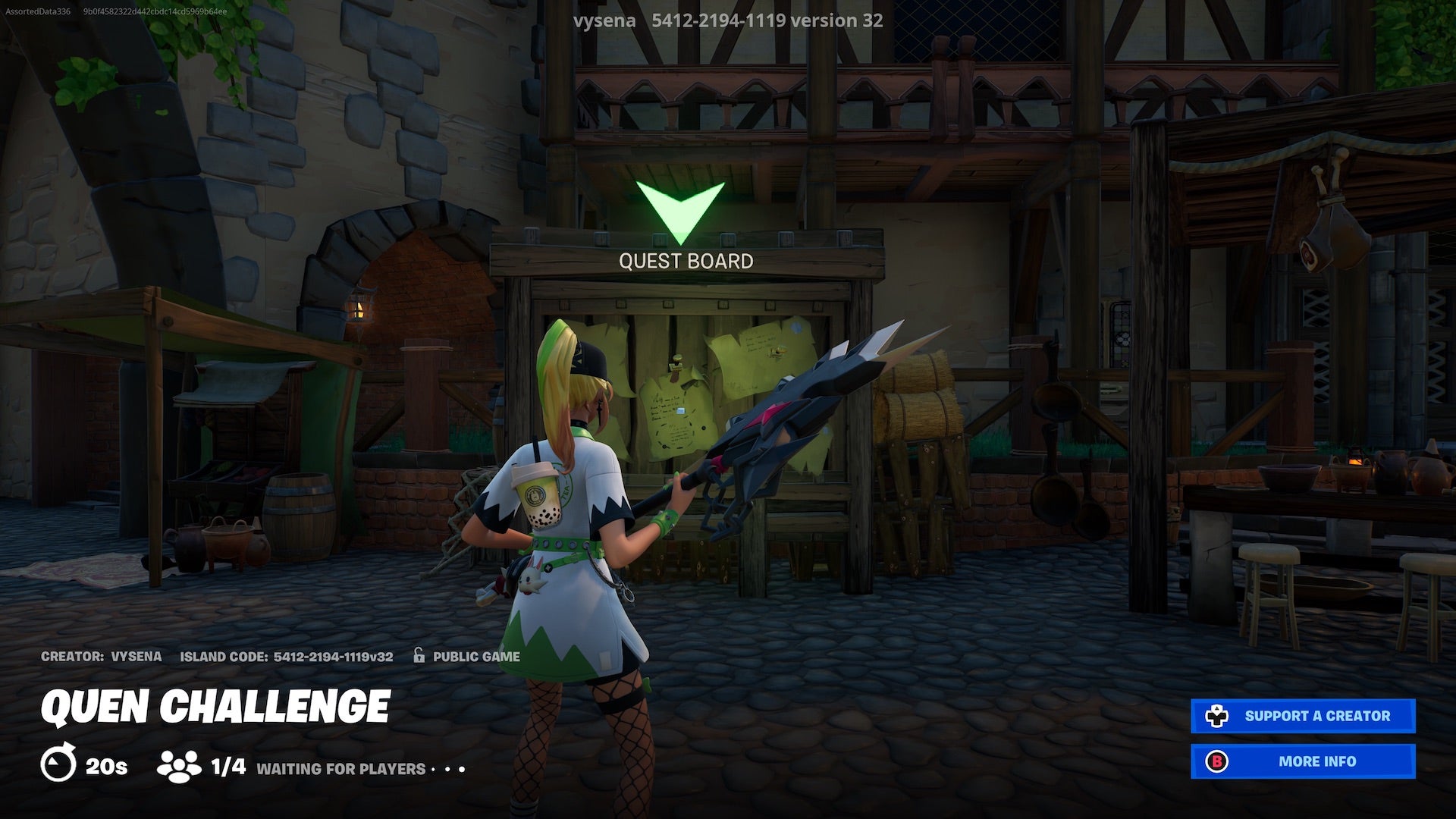
Task: Click the Public Game label
Action: [x=475, y=657]
